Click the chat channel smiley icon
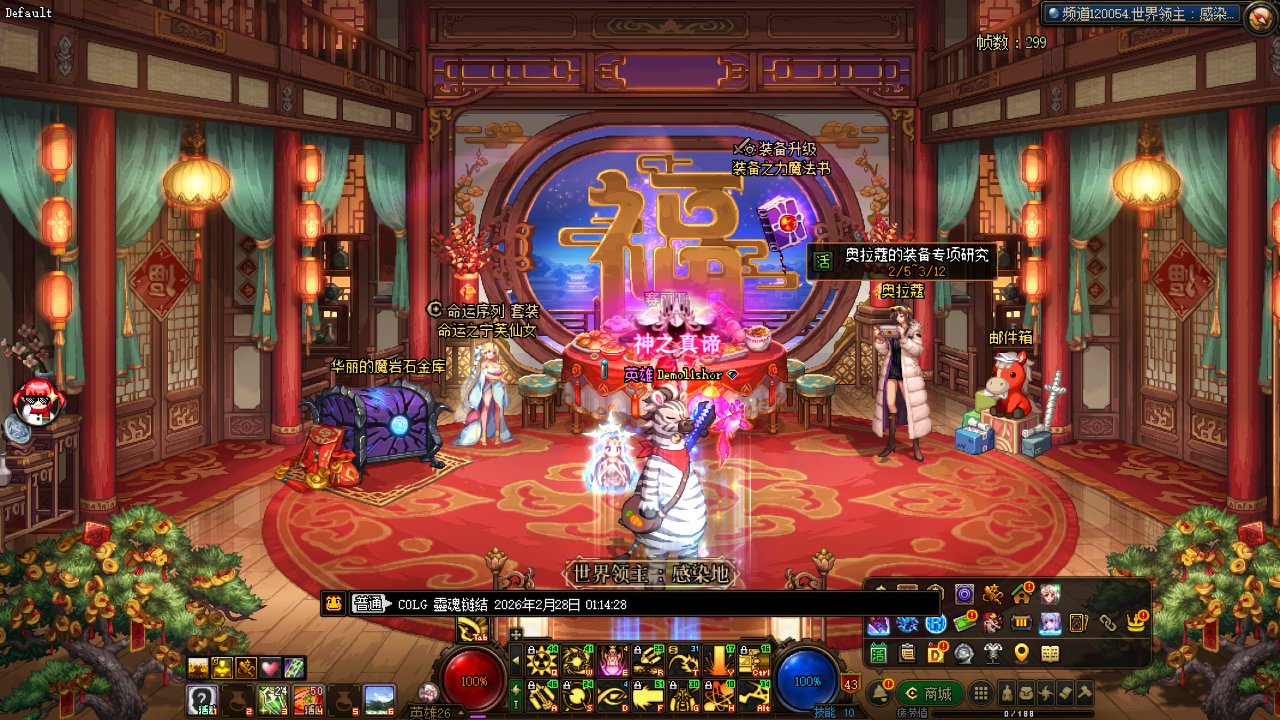1280x720 pixels. (334, 603)
